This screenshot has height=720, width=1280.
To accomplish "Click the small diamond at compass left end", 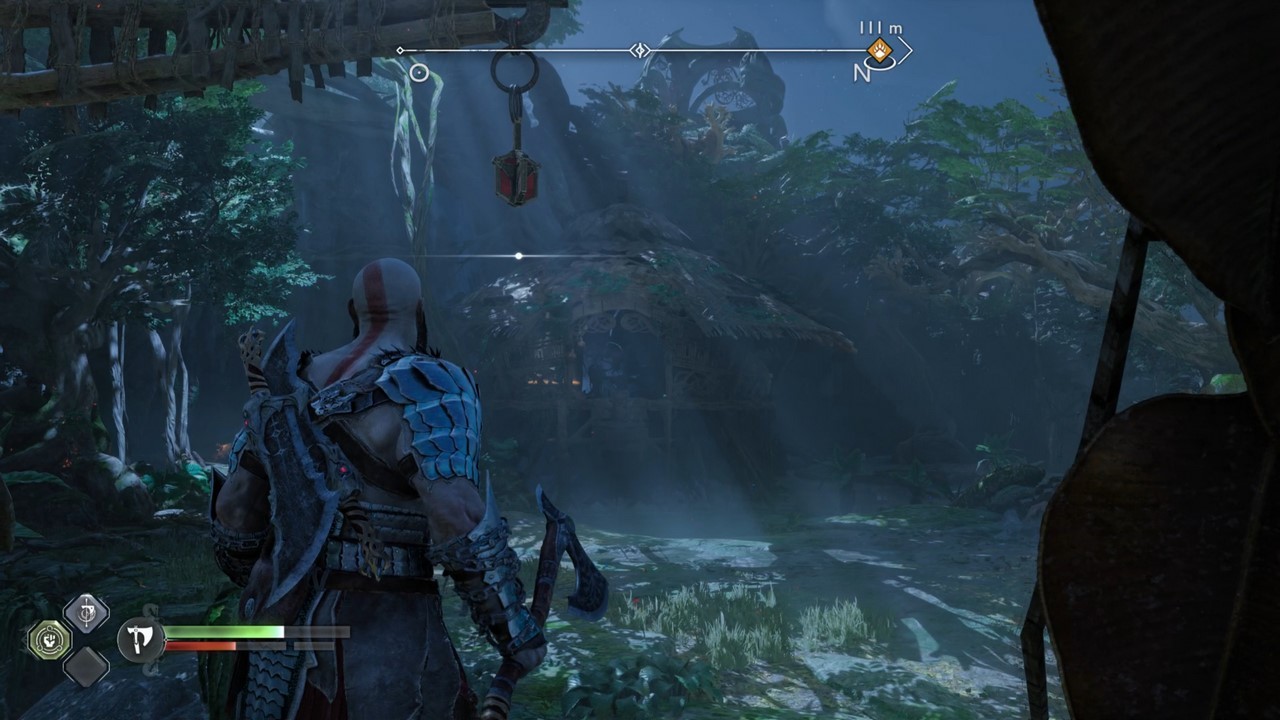I will tap(399, 49).
